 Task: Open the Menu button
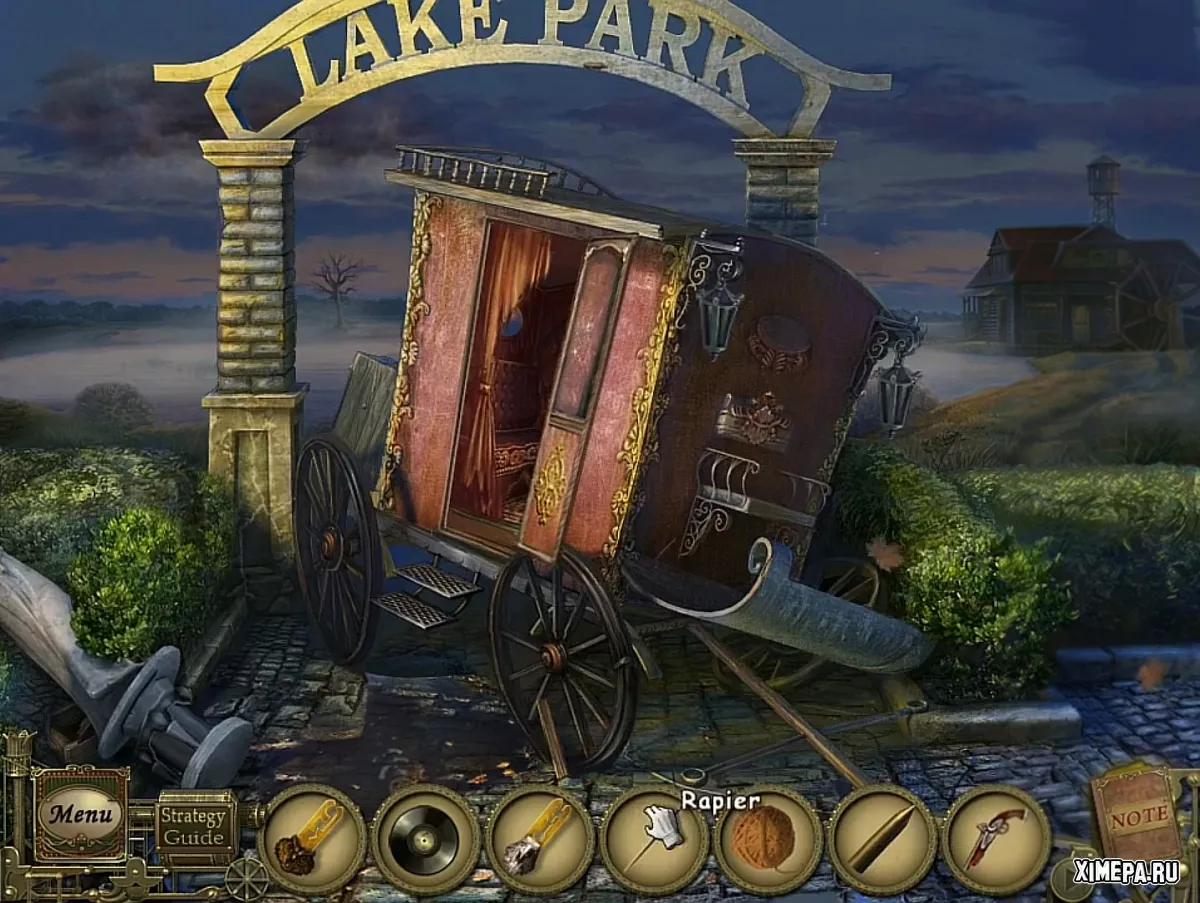click(80, 813)
